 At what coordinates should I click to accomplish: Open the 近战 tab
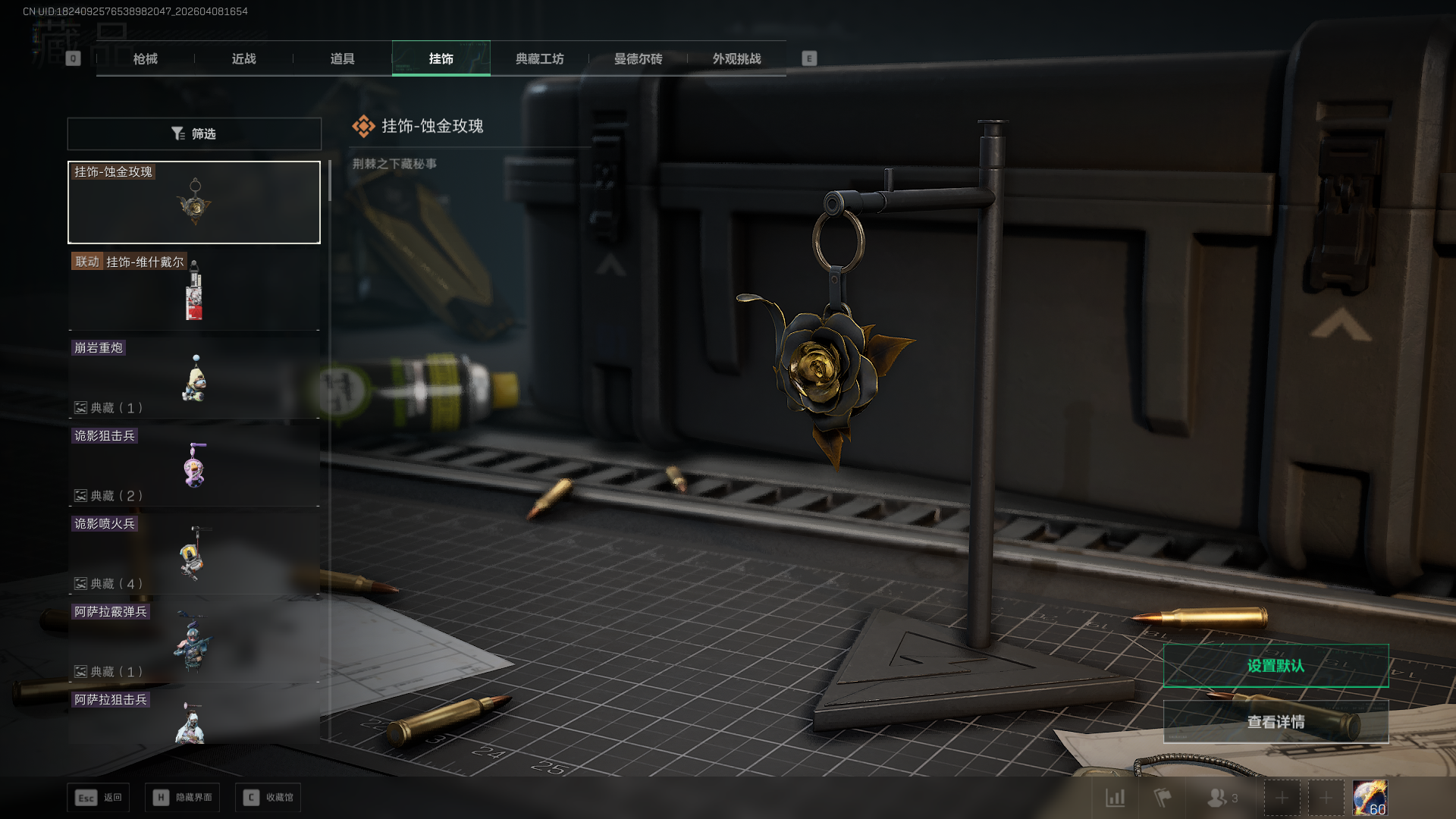[244, 58]
